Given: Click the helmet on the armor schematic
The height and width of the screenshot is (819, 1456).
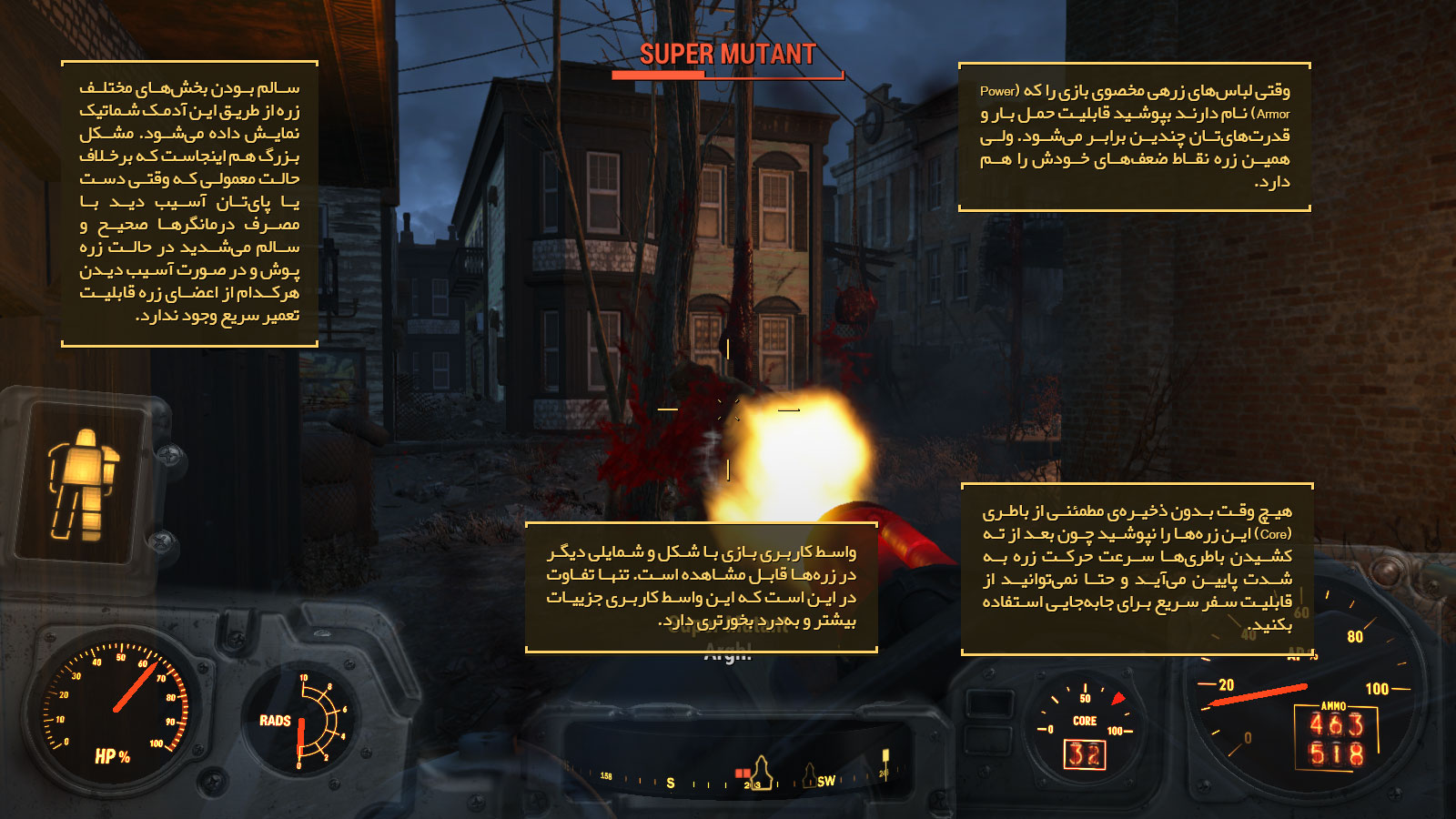Looking at the screenshot, I should click(x=85, y=436).
